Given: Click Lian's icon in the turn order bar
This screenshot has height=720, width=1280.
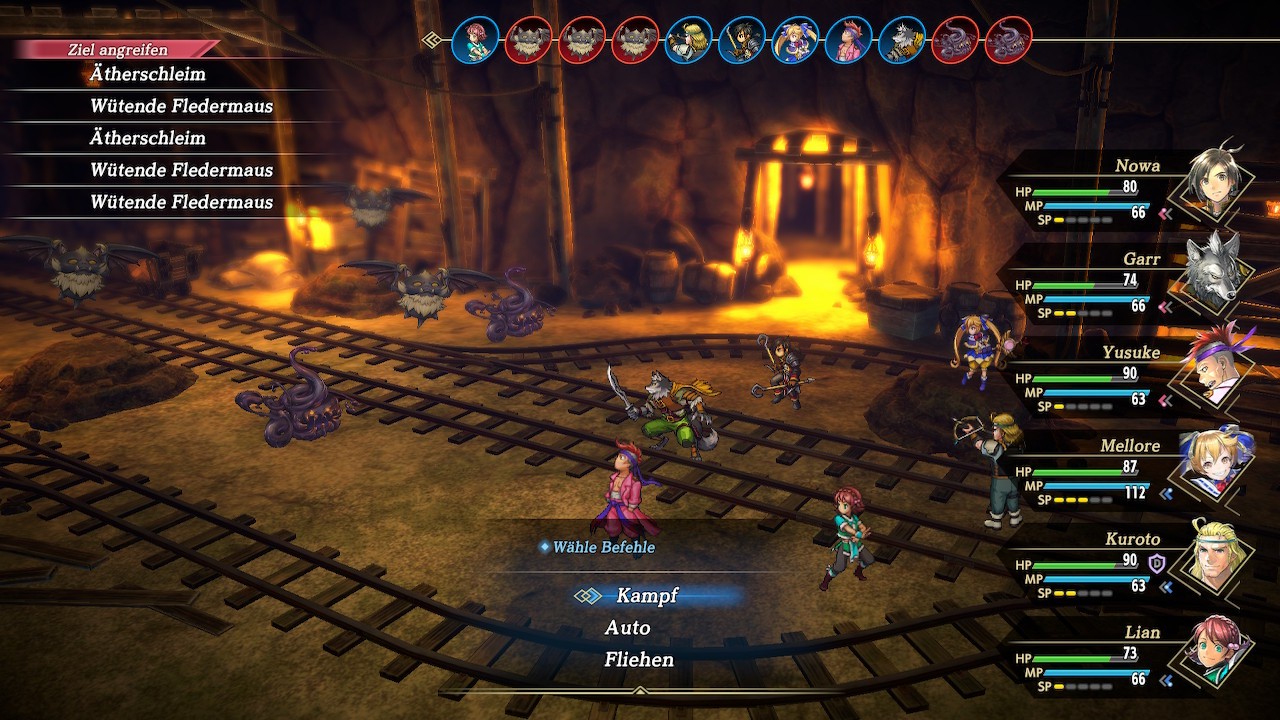Looking at the screenshot, I should coord(476,41).
